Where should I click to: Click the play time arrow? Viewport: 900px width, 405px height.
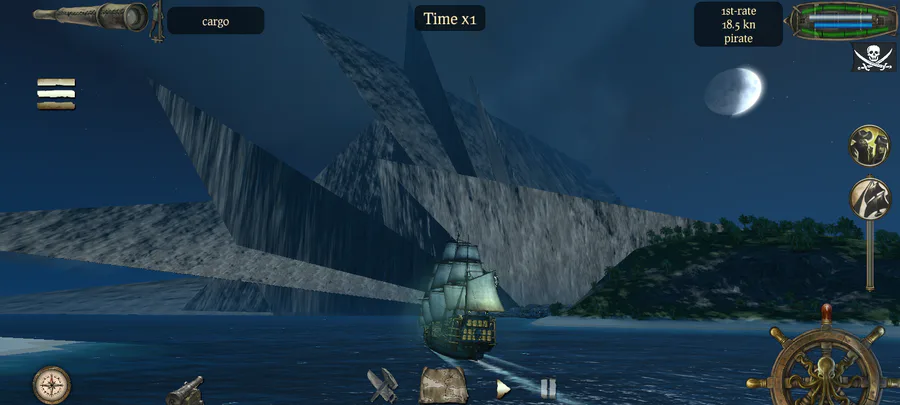505,388
